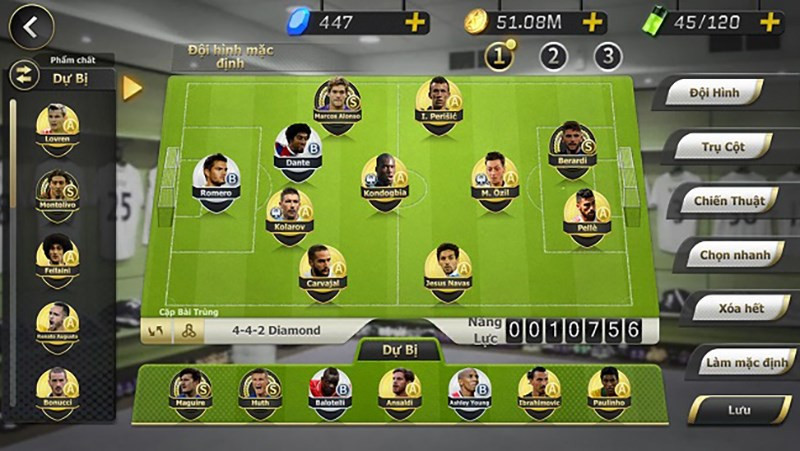
Task: Select goalkeeper Romero on the pitch
Action: tap(216, 182)
